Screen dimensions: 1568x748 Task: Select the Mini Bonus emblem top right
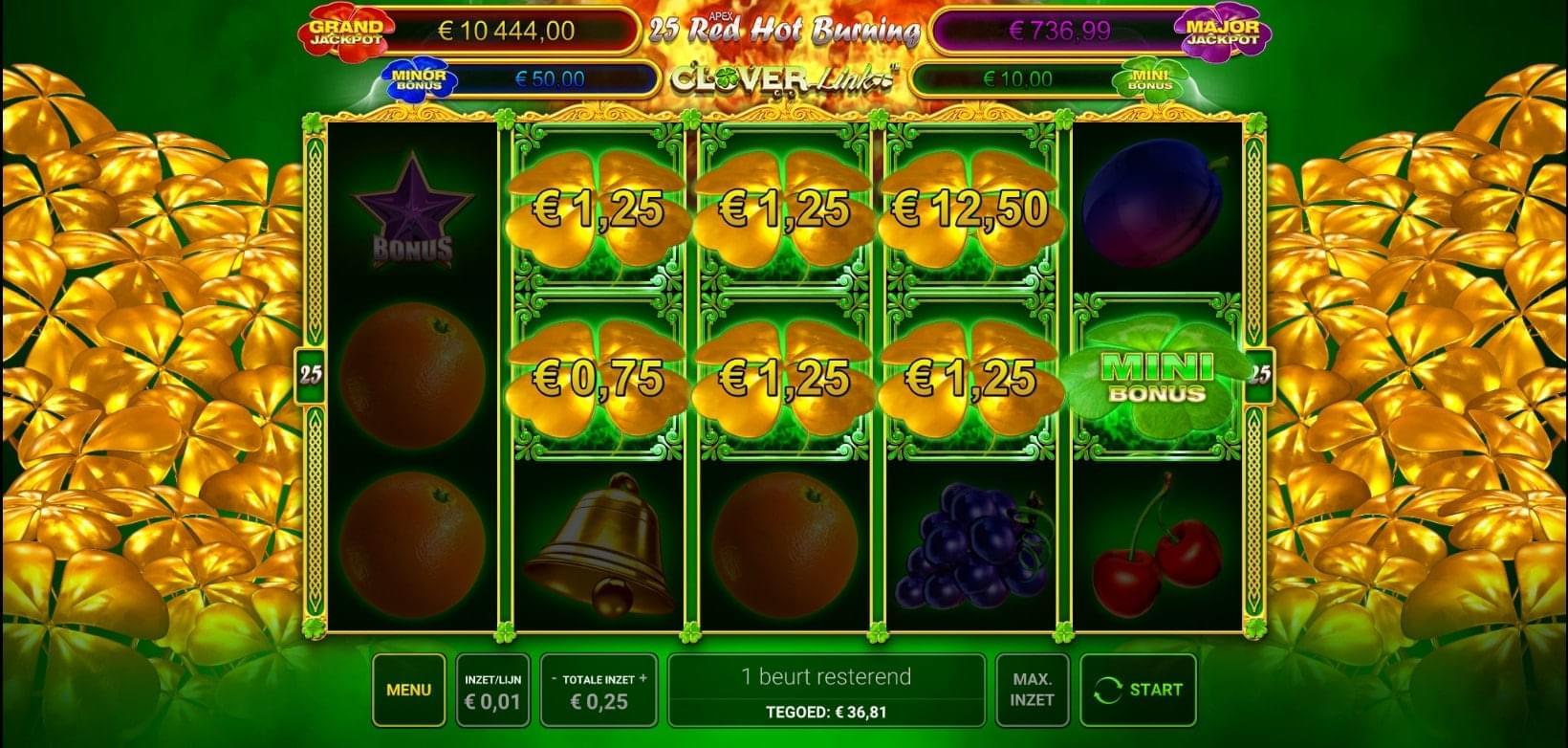click(1151, 77)
